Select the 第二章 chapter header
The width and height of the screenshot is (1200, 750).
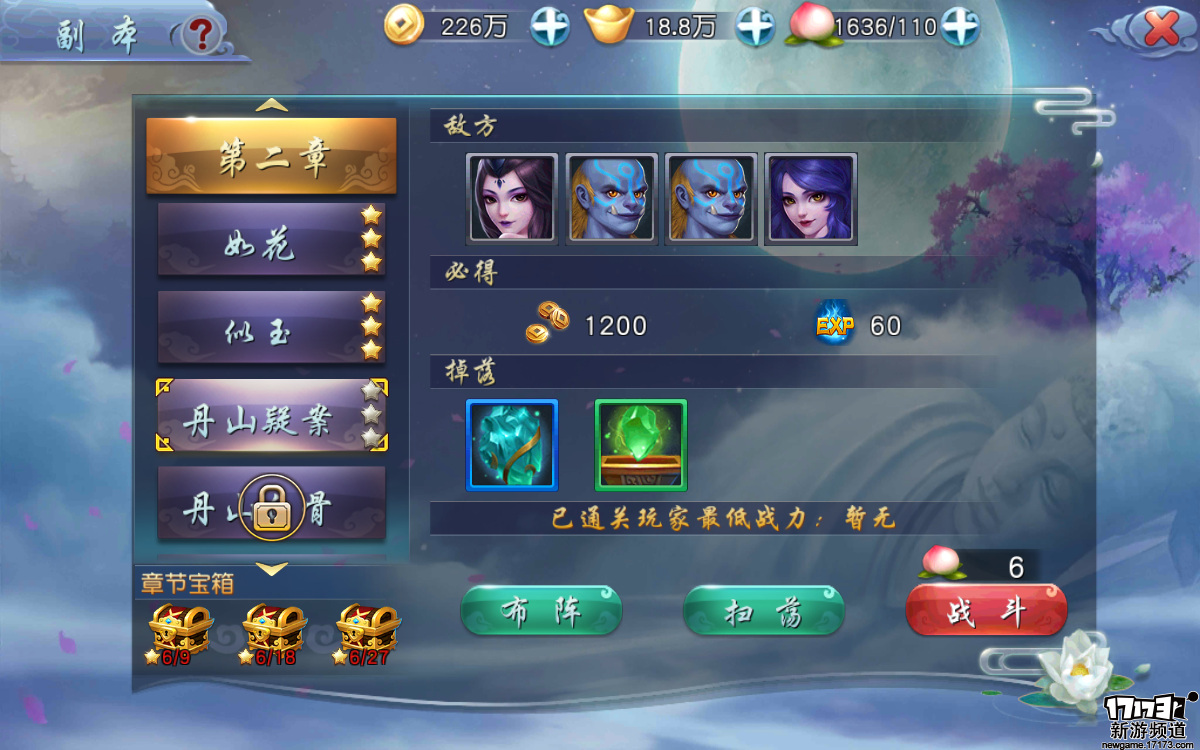[x=272, y=157]
